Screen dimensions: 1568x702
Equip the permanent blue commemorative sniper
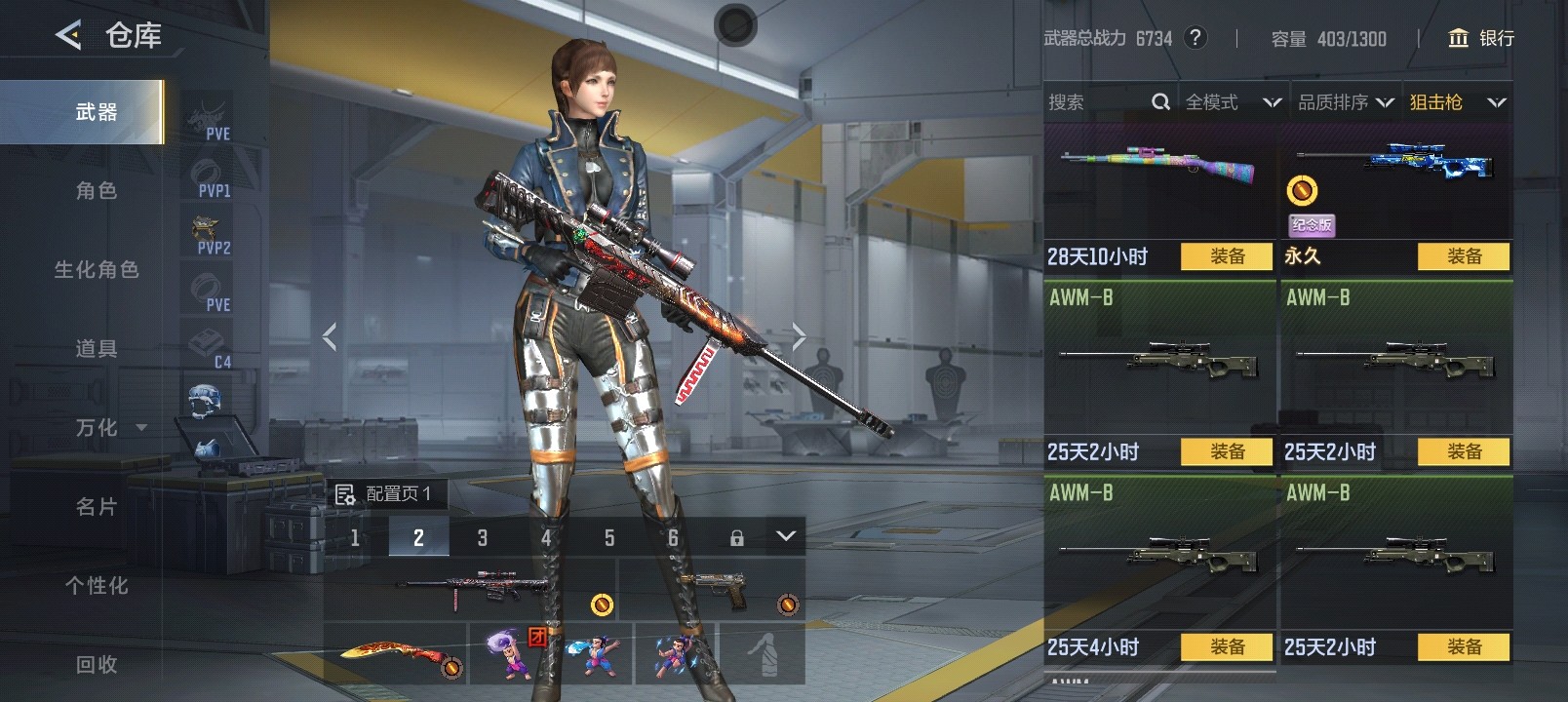1463,256
